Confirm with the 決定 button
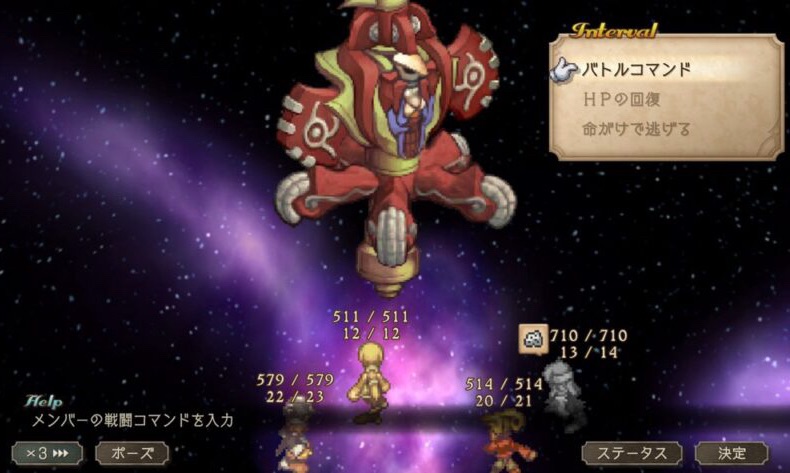Image resolution: width=790 pixels, height=473 pixels. pos(732,453)
